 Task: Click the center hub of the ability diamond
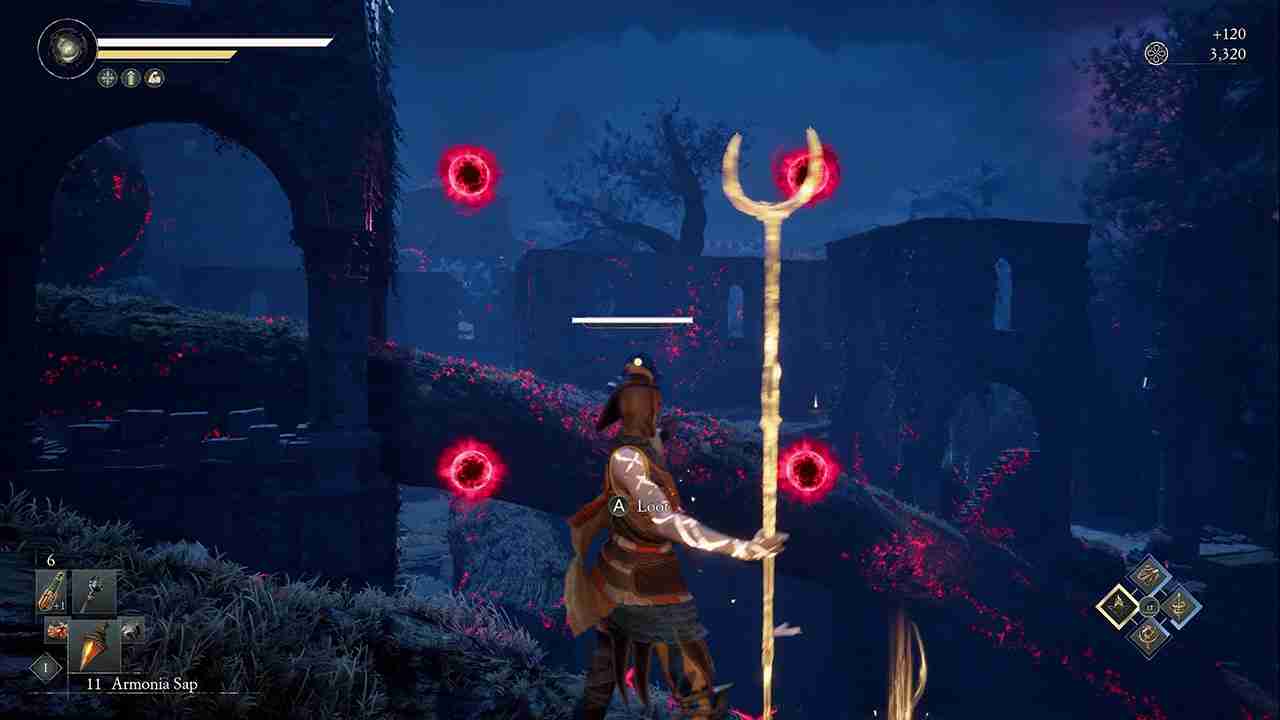click(1149, 606)
